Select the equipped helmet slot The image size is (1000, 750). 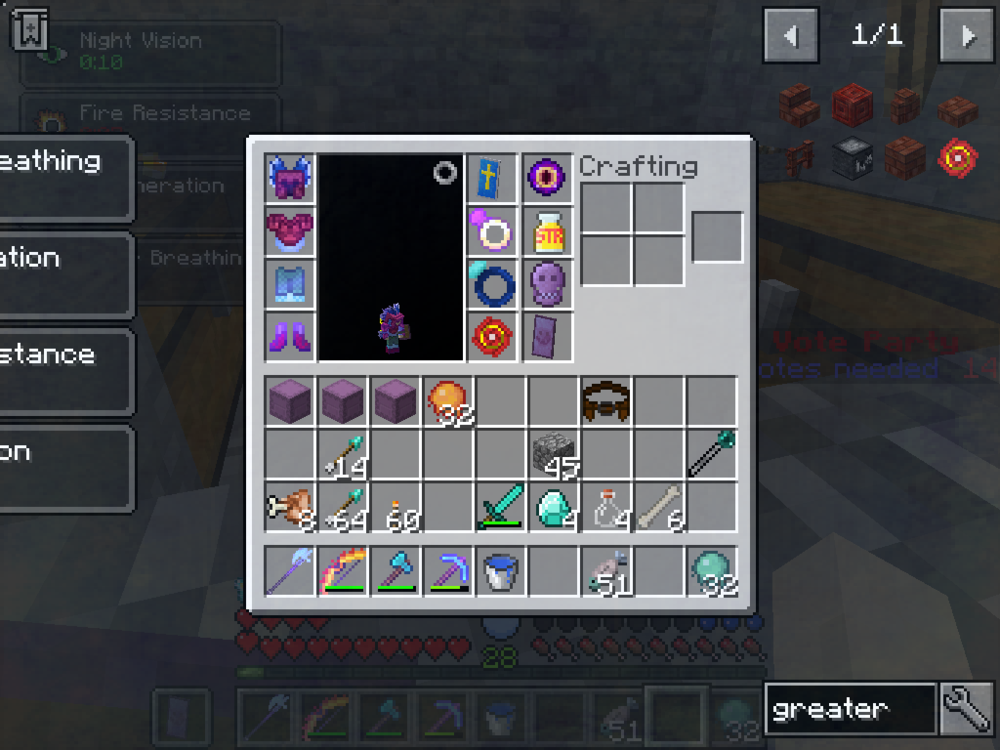[291, 180]
